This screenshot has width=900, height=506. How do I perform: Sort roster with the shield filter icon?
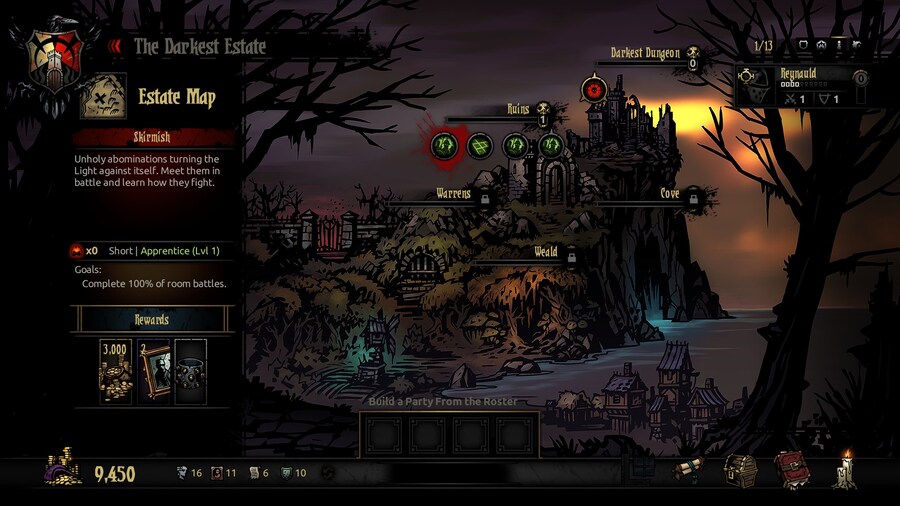(801, 45)
